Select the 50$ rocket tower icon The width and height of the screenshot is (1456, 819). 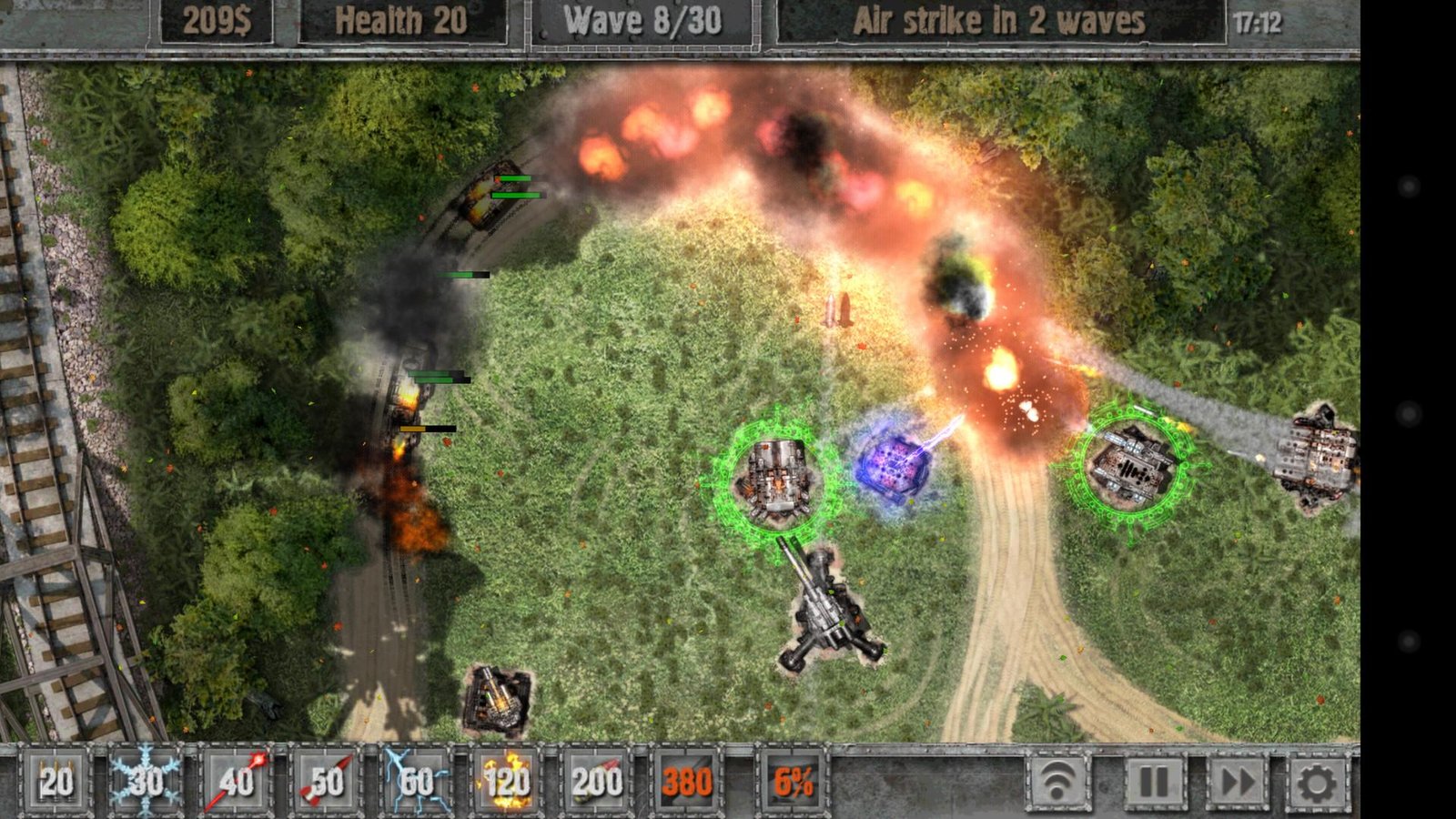click(x=326, y=779)
